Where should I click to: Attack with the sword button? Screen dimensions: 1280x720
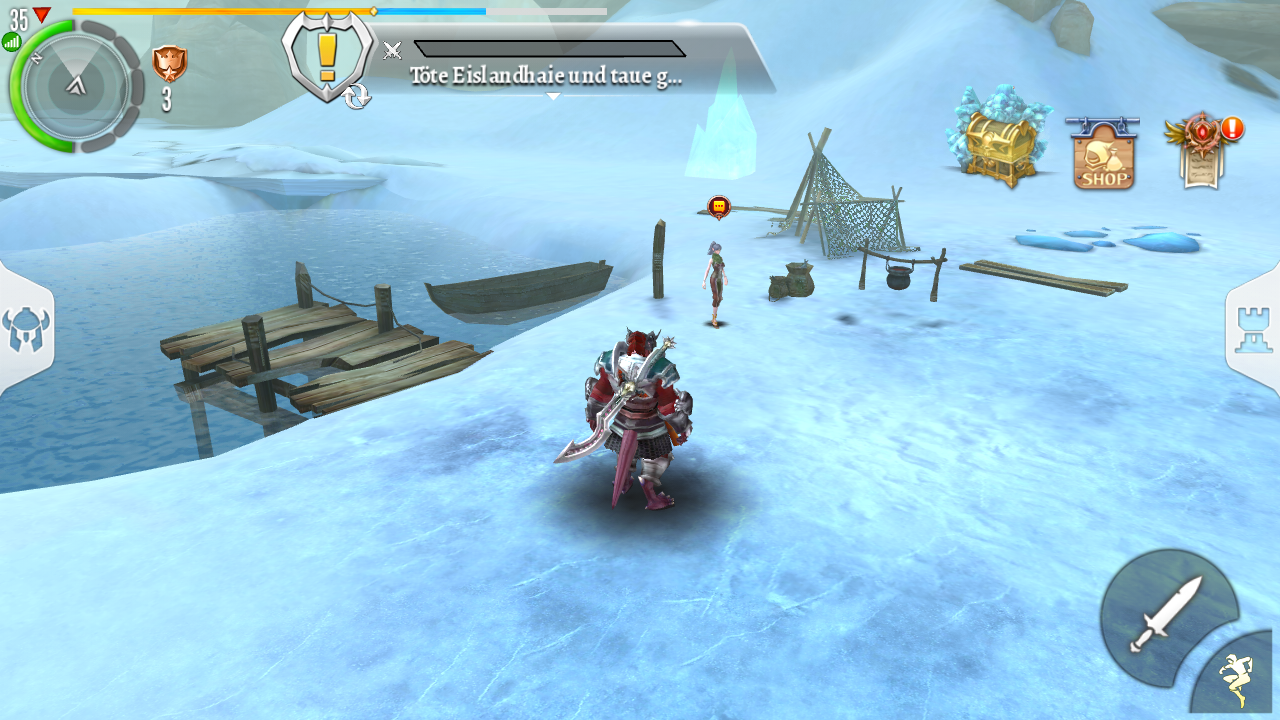click(x=1165, y=613)
